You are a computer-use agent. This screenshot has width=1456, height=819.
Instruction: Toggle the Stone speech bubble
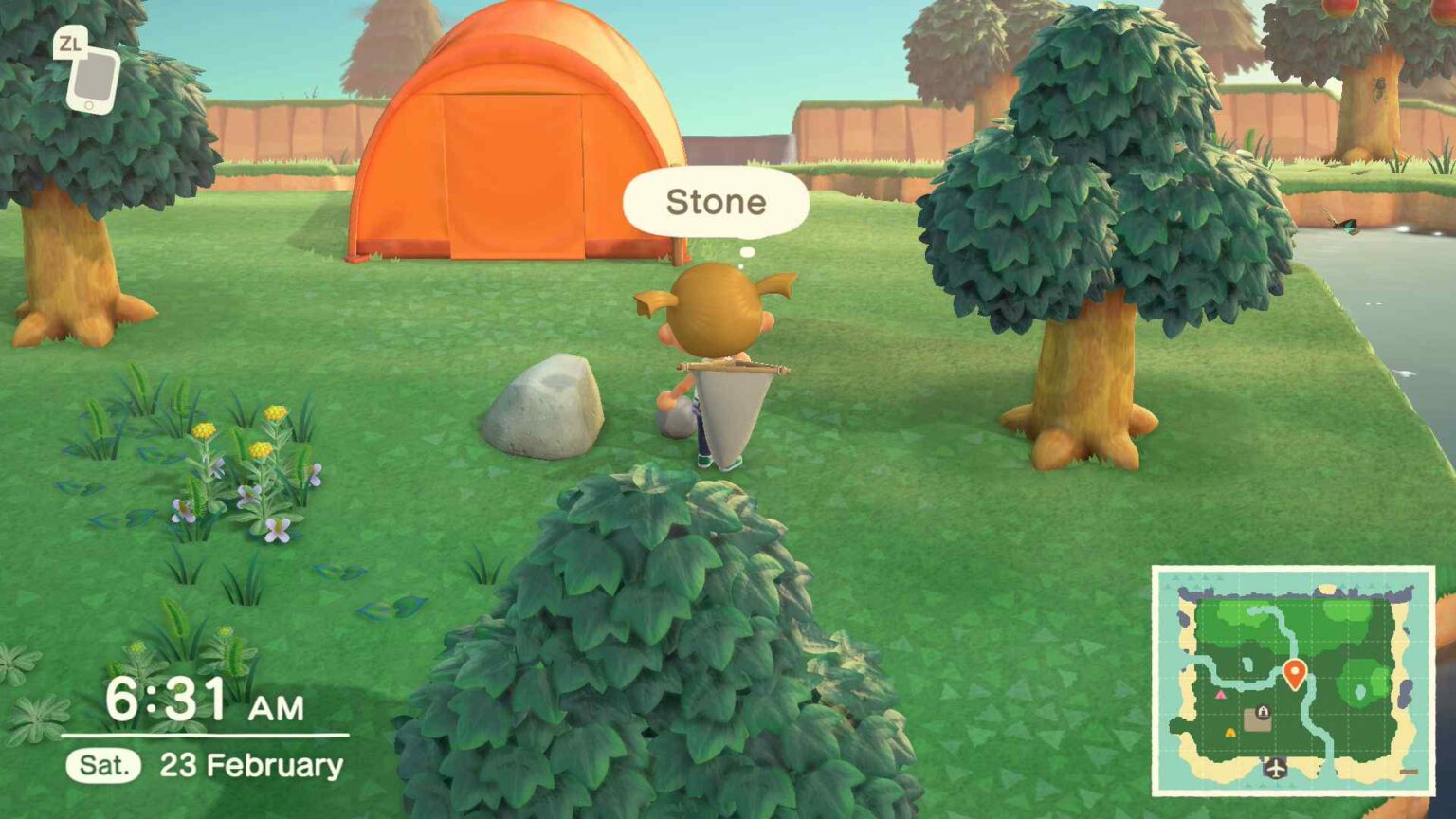(x=718, y=202)
